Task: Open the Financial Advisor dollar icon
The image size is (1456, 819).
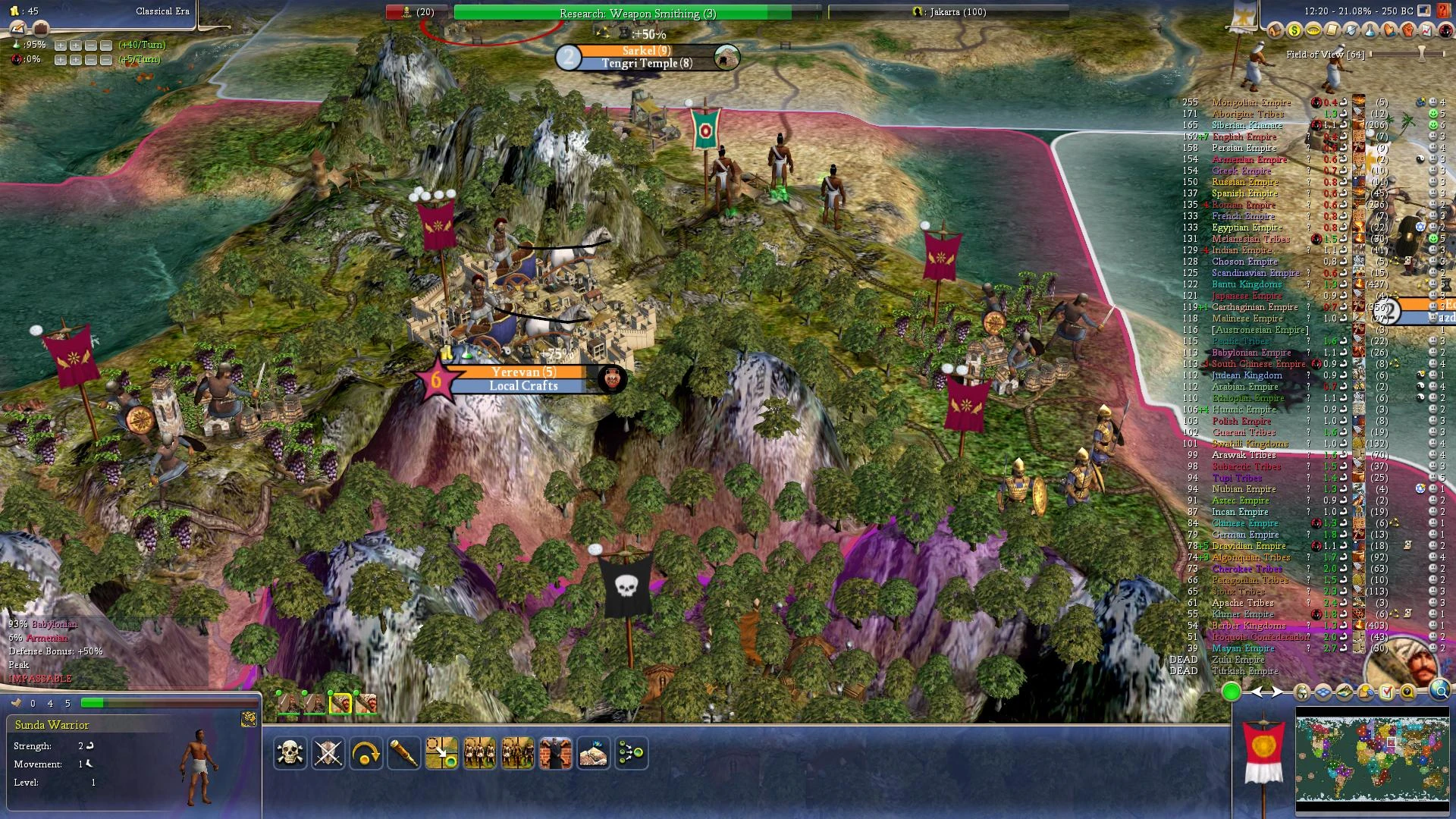Action: [1295, 30]
